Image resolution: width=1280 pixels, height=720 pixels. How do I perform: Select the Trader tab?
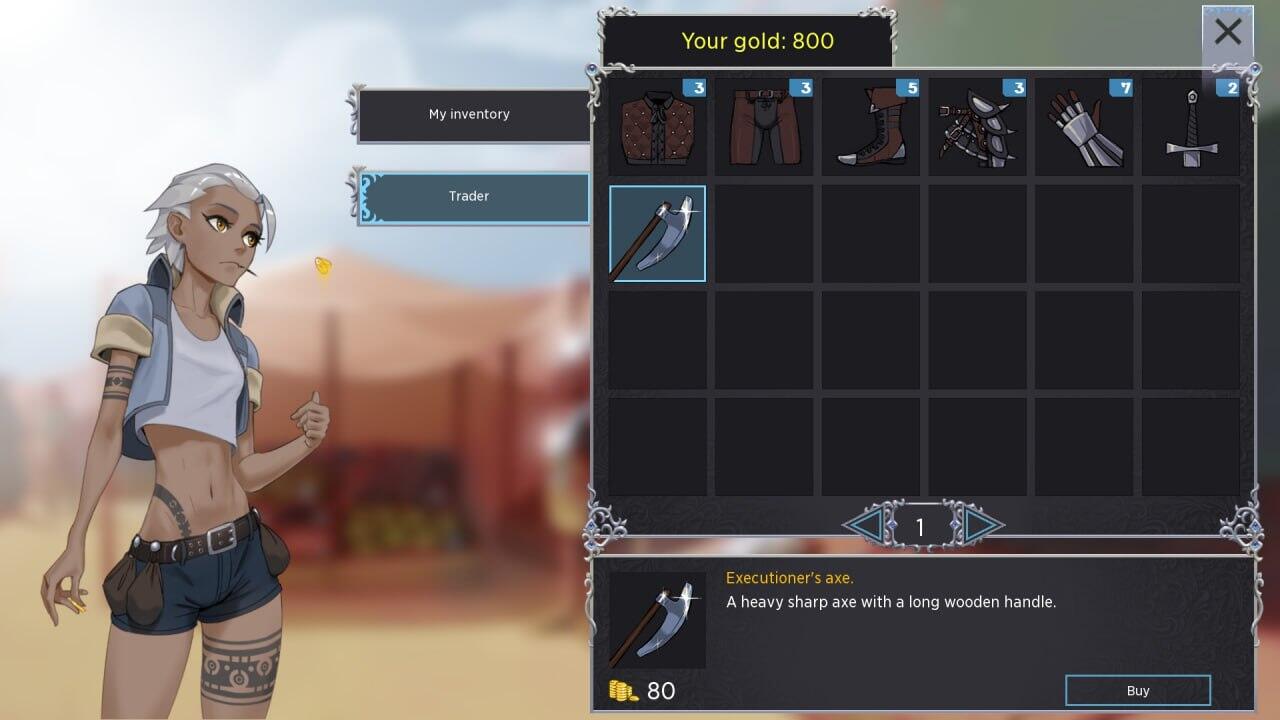click(470, 197)
